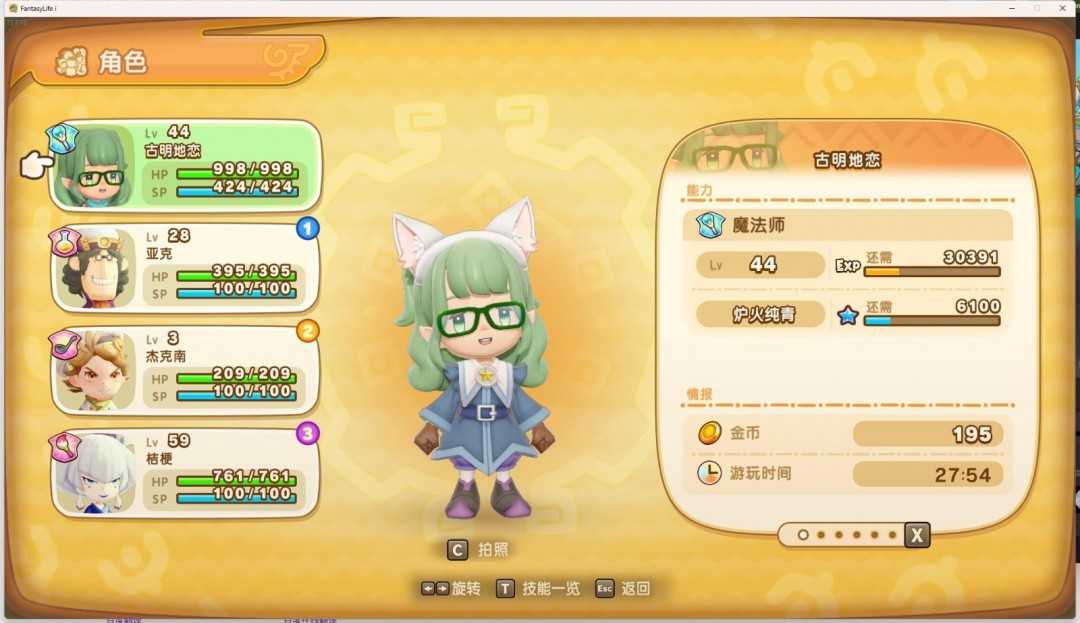The width and height of the screenshot is (1080, 623).
Task: Choose the 亚克 character card
Action: coord(185,267)
